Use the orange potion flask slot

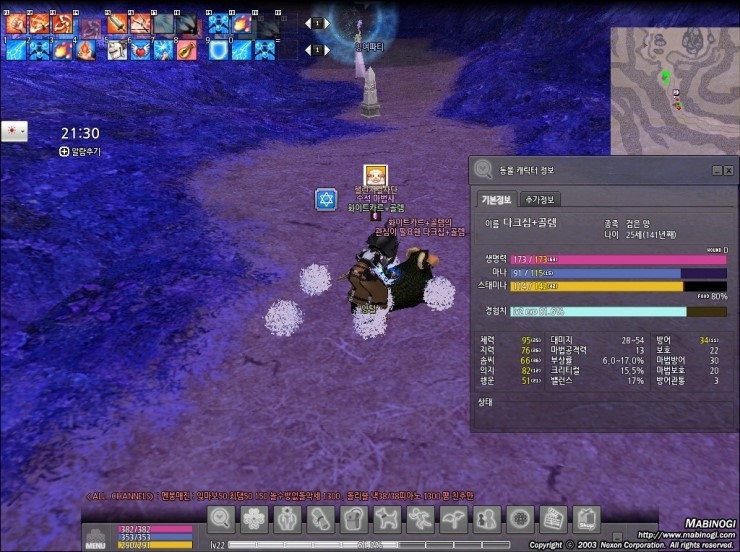point(186,48)
